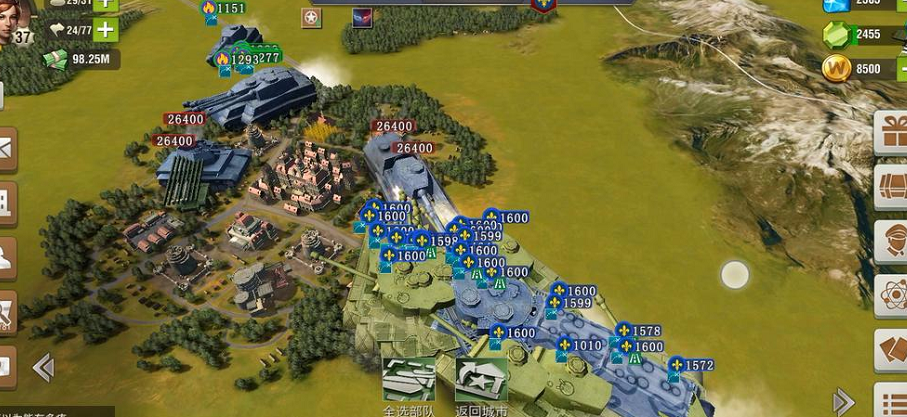Collapse the left side panel arrow
The image size is (907, 417).
tap(43, 367)
